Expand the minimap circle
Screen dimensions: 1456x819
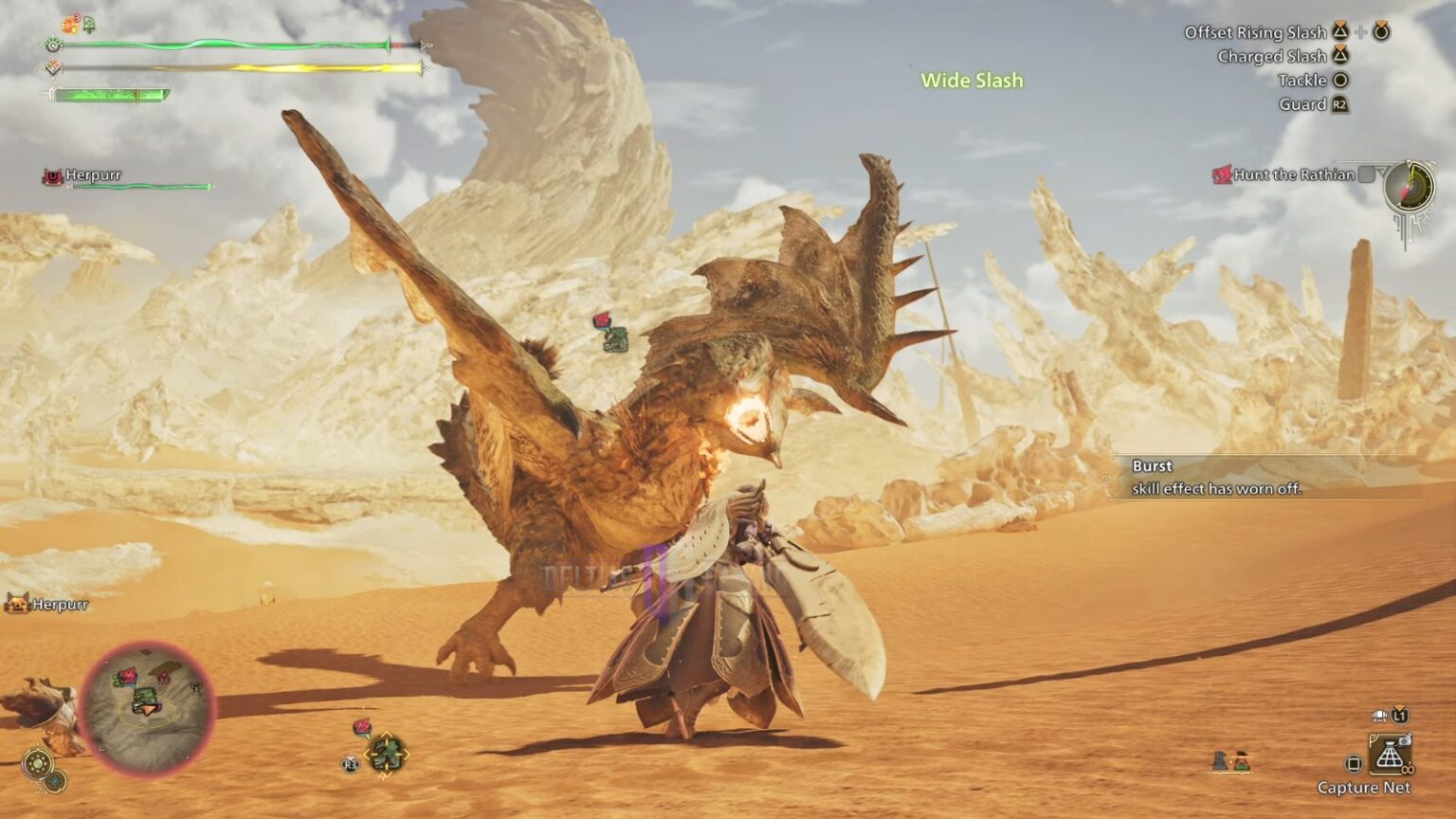coord(148,708)
